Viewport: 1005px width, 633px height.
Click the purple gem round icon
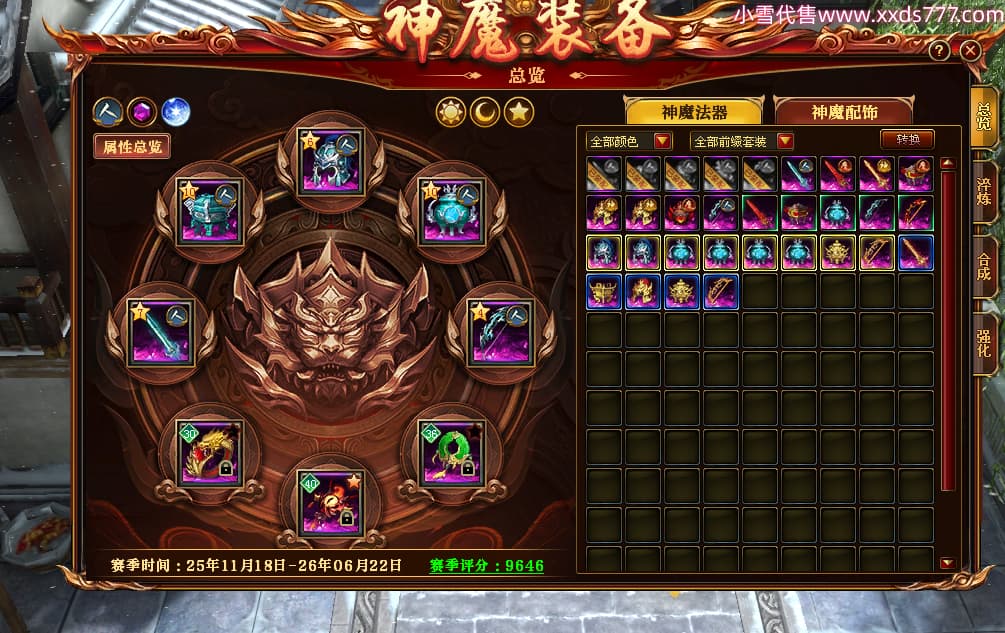point(141,112)
